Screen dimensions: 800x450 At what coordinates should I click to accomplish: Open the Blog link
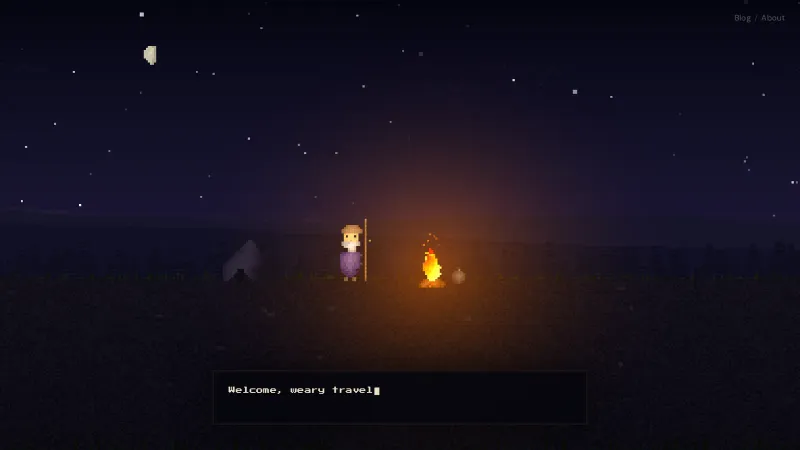[x=742, y=18]
